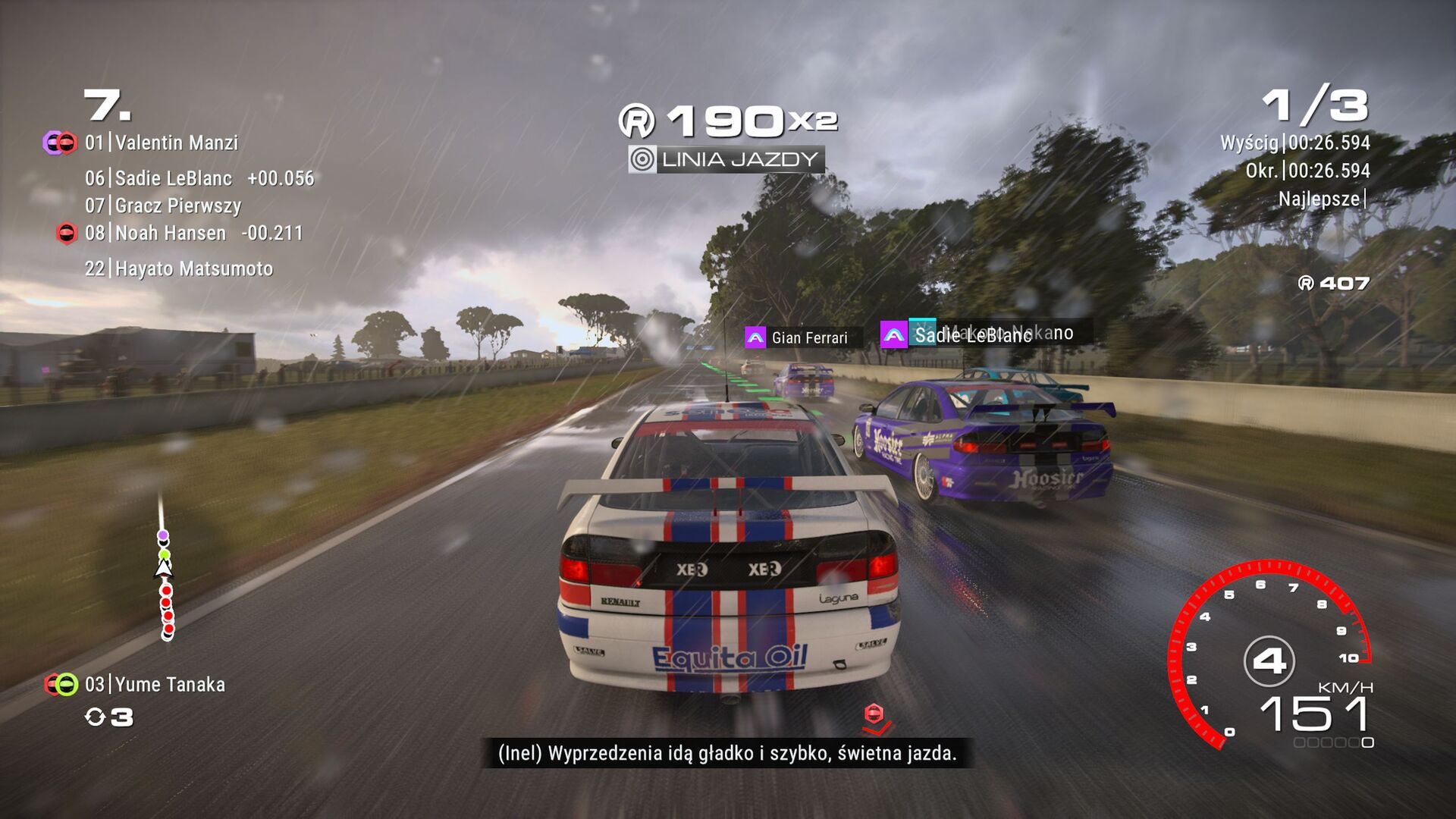The image size is (1456, 819).
Task: Select the Linia Jazdy bonus banner
Action: pos(726,159)
